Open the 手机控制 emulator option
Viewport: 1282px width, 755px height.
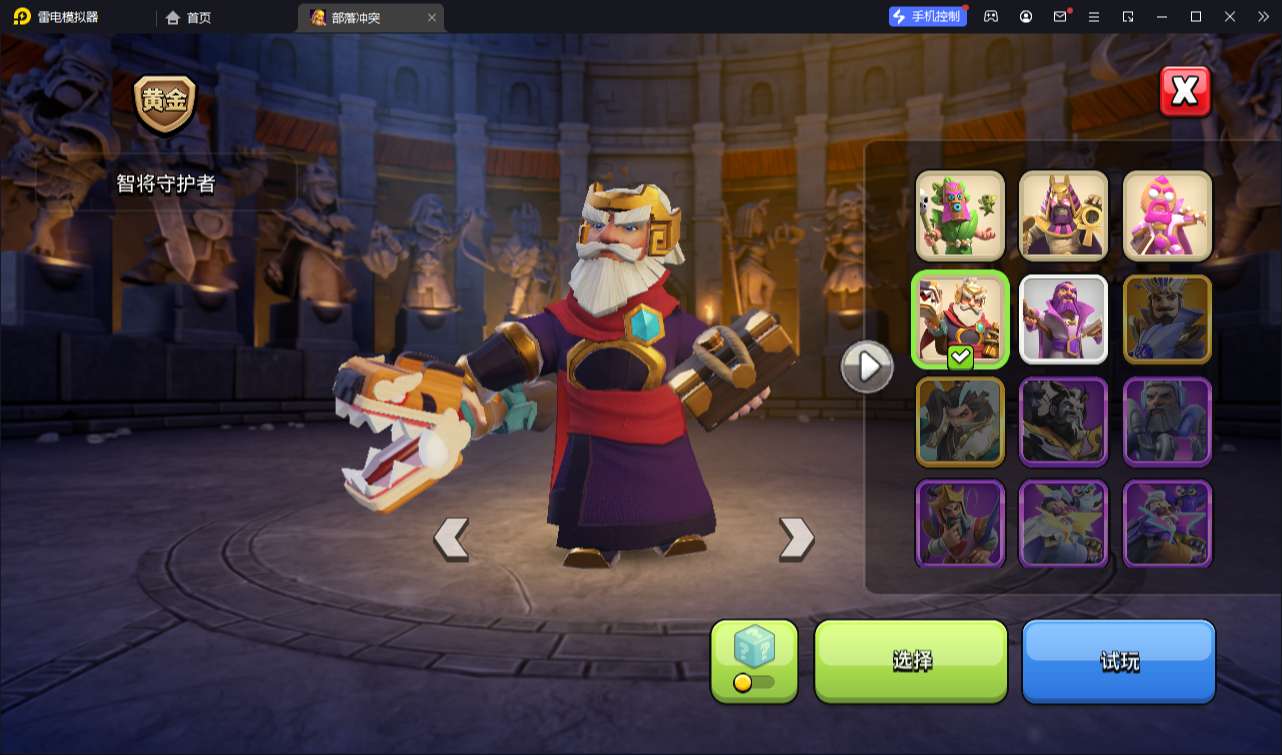tap(927, 16)
